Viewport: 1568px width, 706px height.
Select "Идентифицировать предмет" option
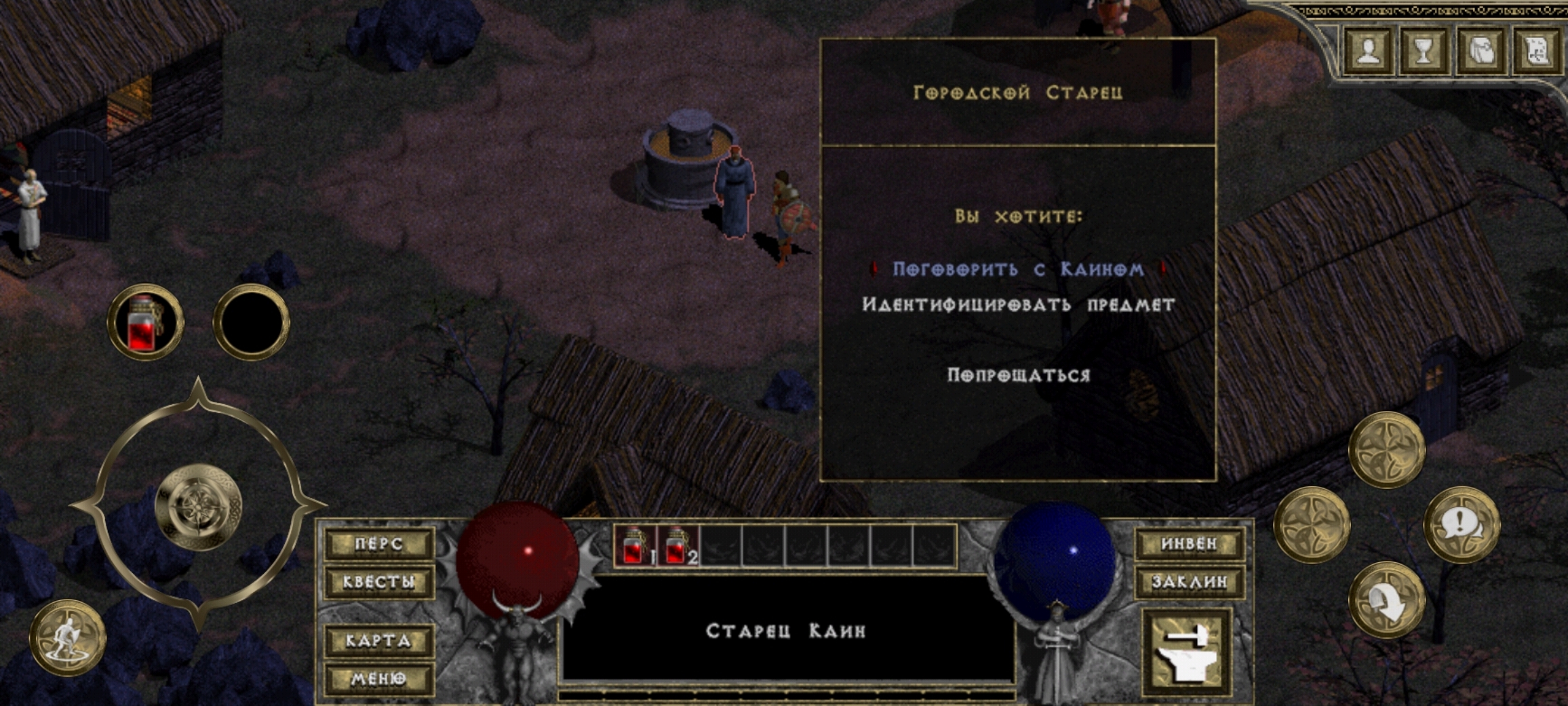click(1018, 305)
